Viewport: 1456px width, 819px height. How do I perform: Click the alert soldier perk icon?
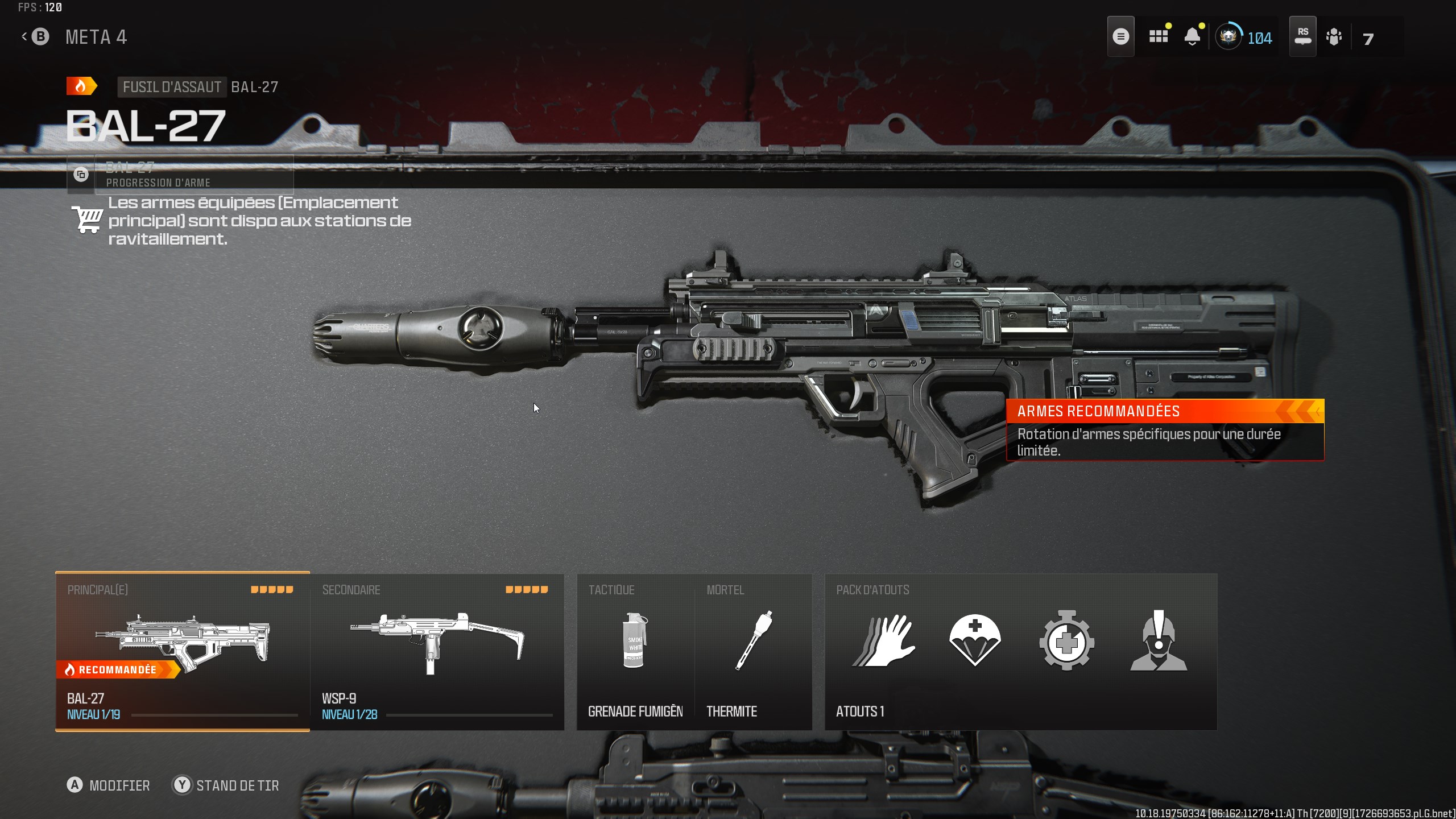[x=1158, y=641]
